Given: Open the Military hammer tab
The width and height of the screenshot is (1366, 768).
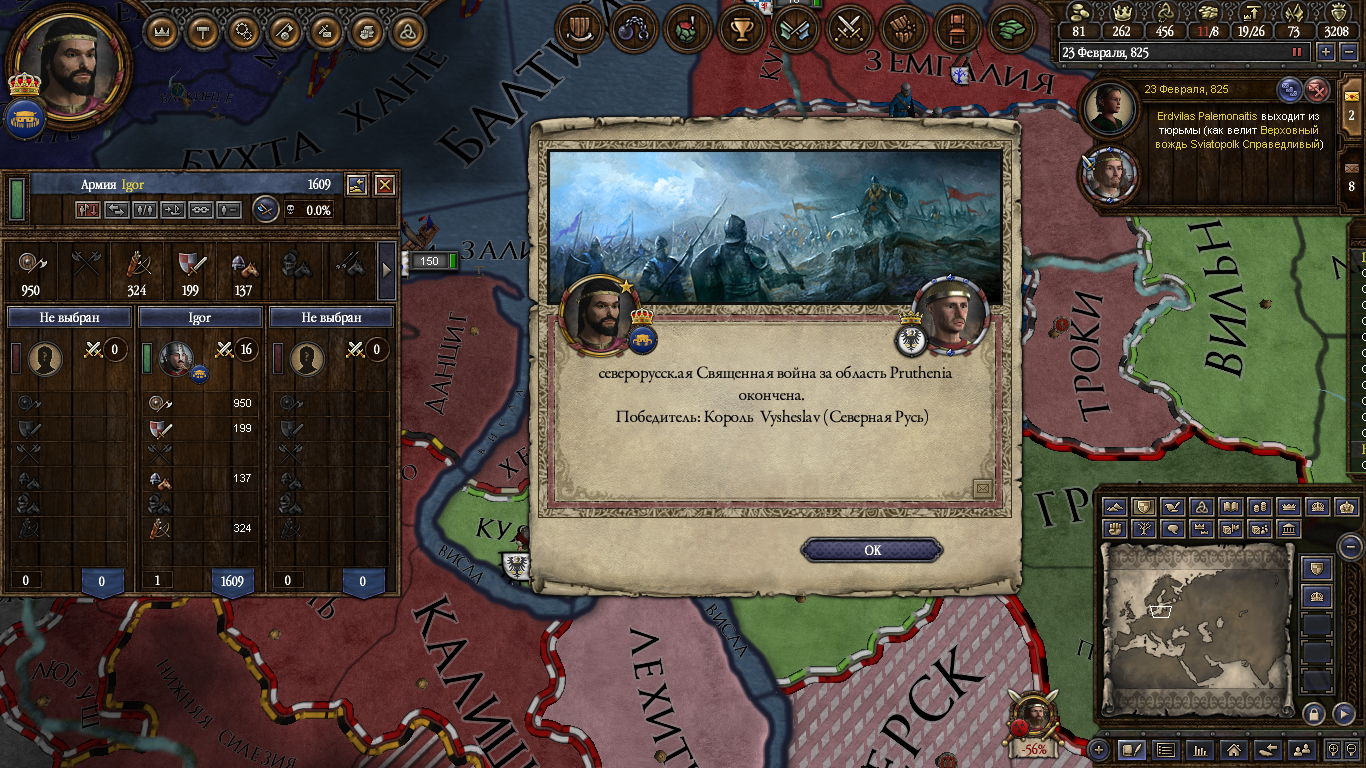Looking at the screenshot, I should (203, 31).
